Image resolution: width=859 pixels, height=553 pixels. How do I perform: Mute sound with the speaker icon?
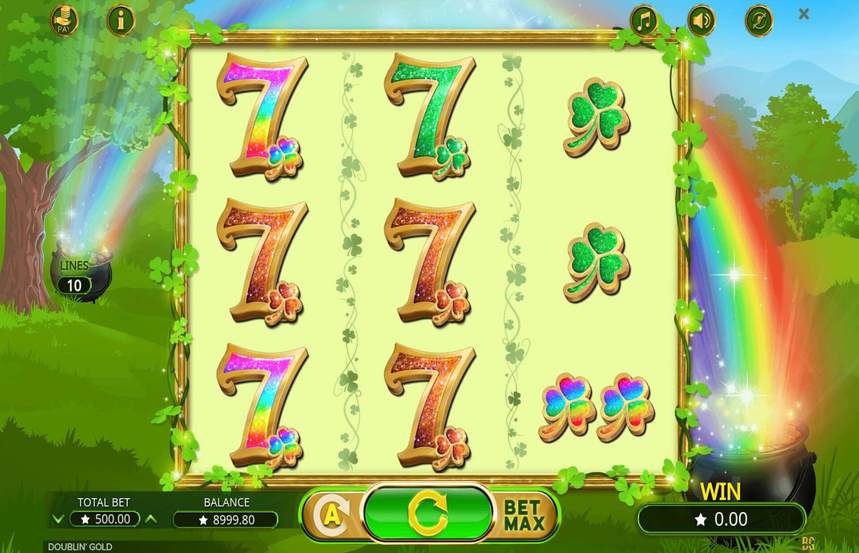pos(702,19)
